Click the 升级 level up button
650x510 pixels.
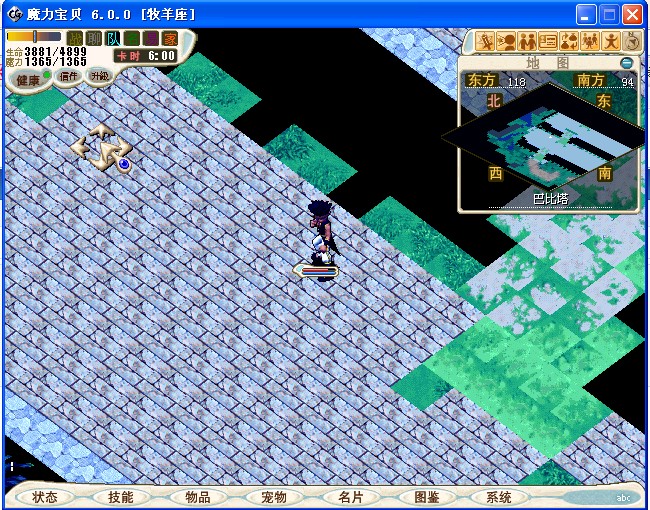point(99,75)
